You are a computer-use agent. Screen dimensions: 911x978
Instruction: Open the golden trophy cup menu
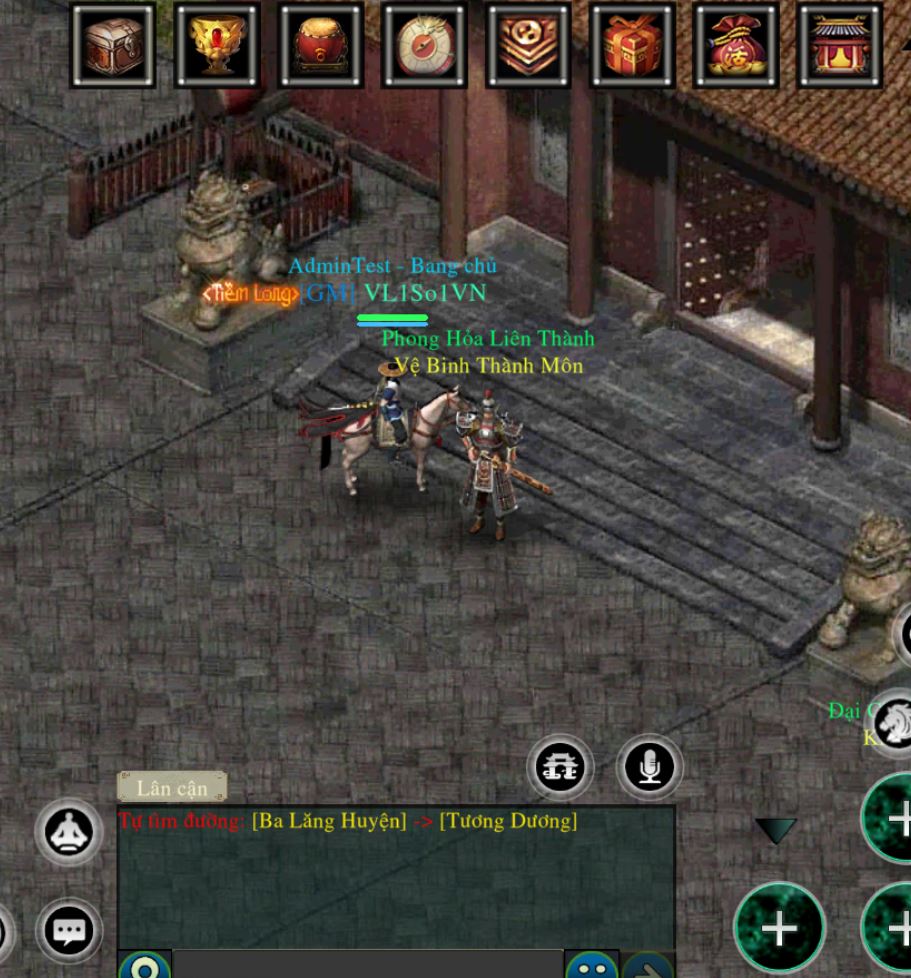[x=217, y=45]
